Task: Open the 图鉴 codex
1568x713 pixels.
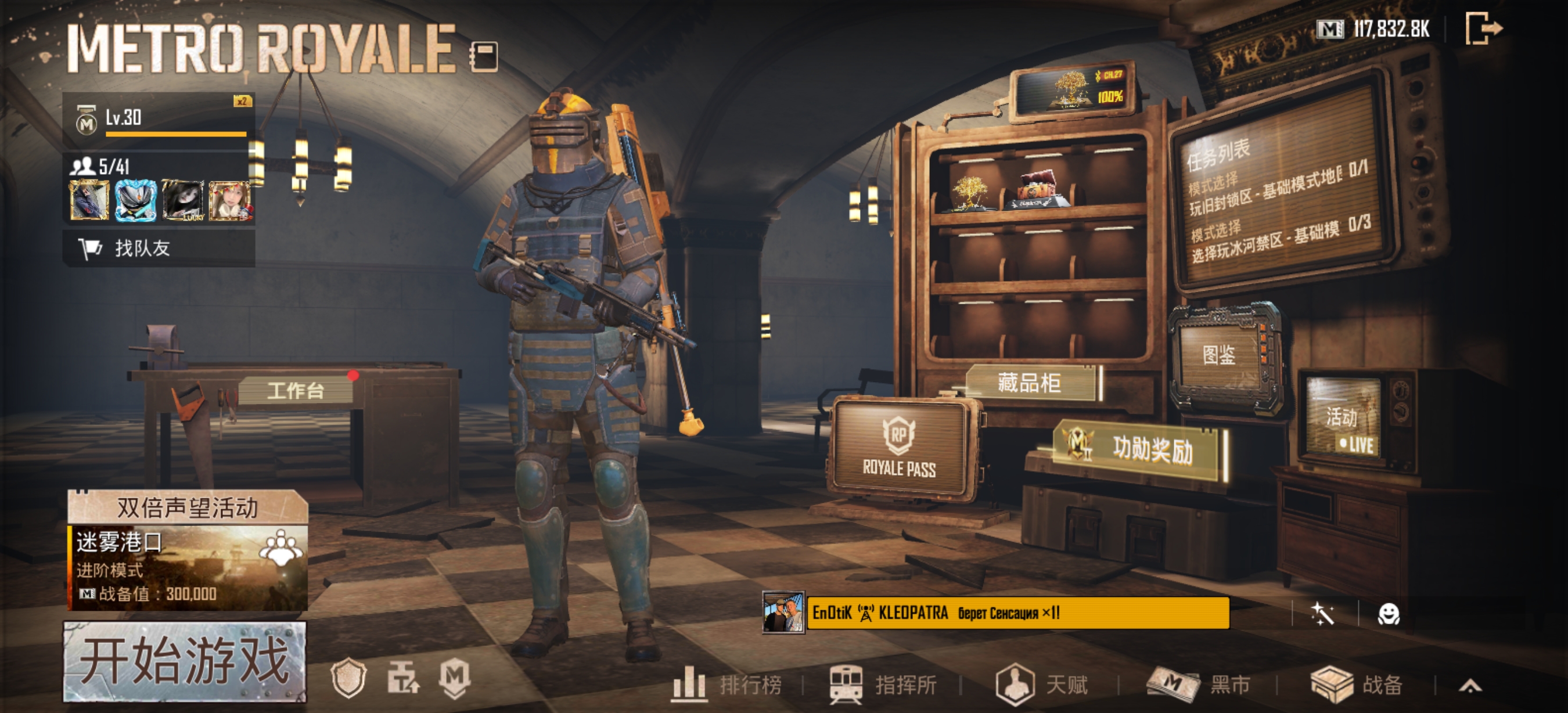Action: tap(1219, 355)
